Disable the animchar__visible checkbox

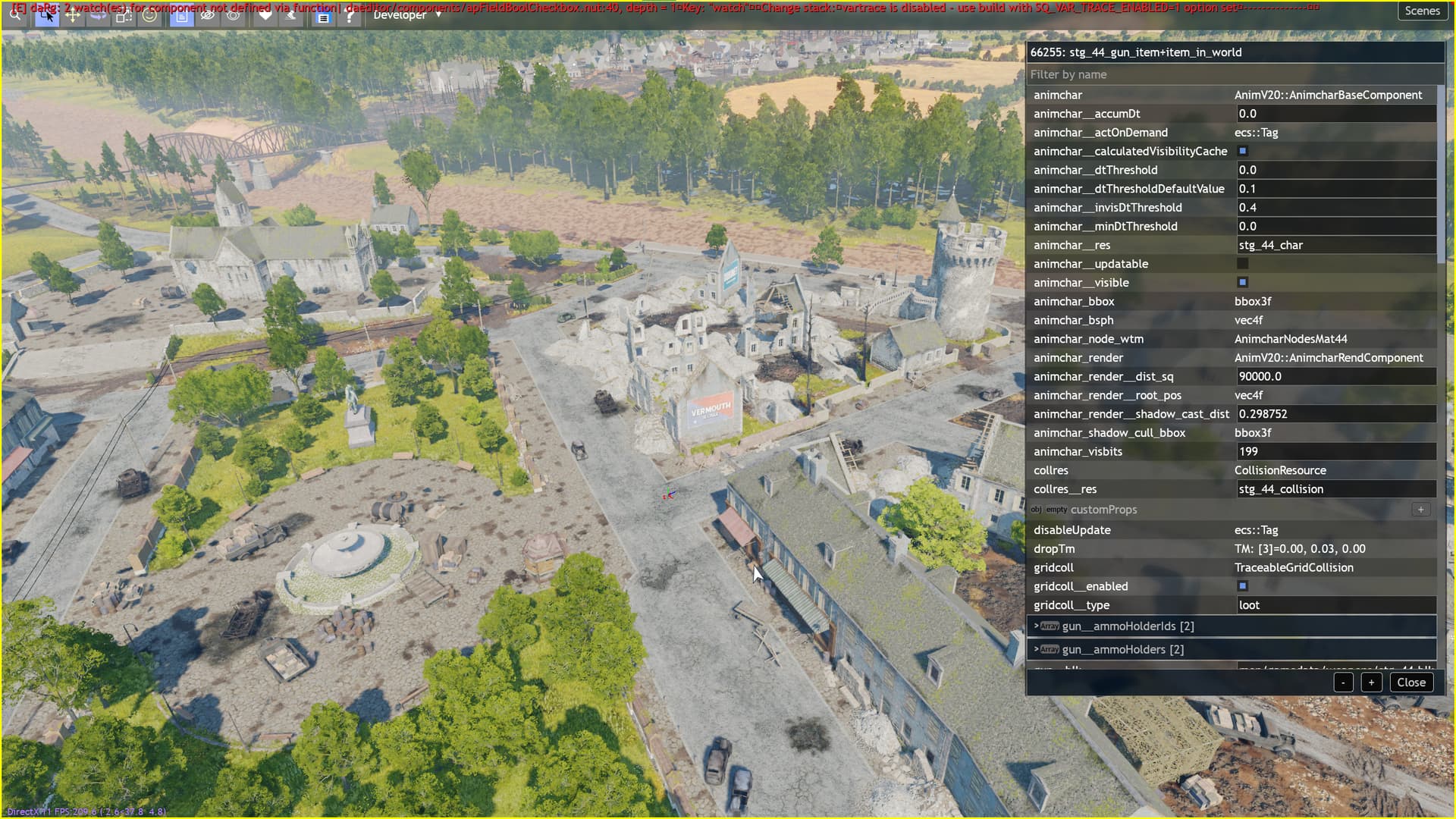pyautogui.click(x=1242, y=282)
